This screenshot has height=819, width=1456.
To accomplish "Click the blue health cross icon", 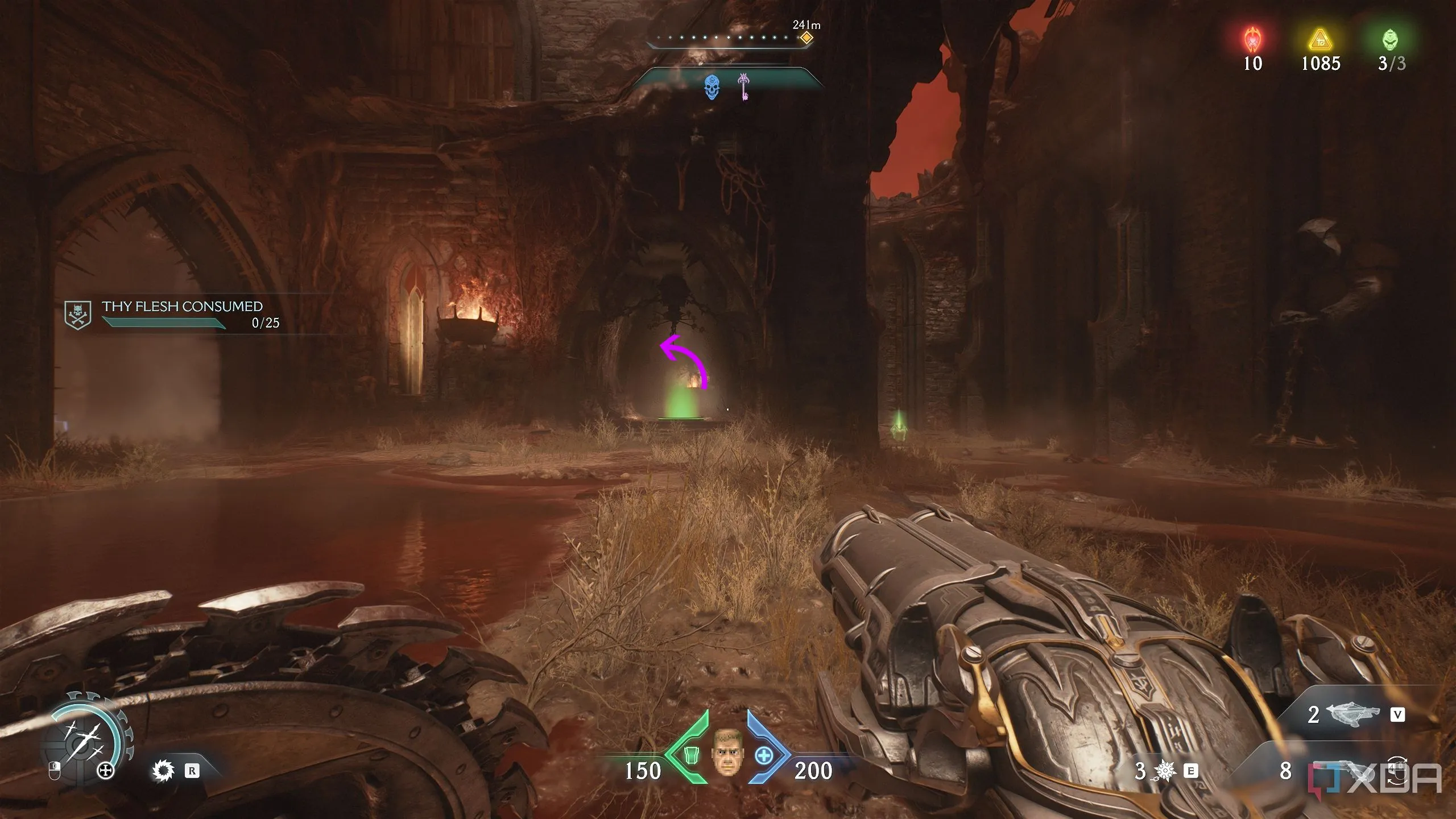I will [764, 756].
